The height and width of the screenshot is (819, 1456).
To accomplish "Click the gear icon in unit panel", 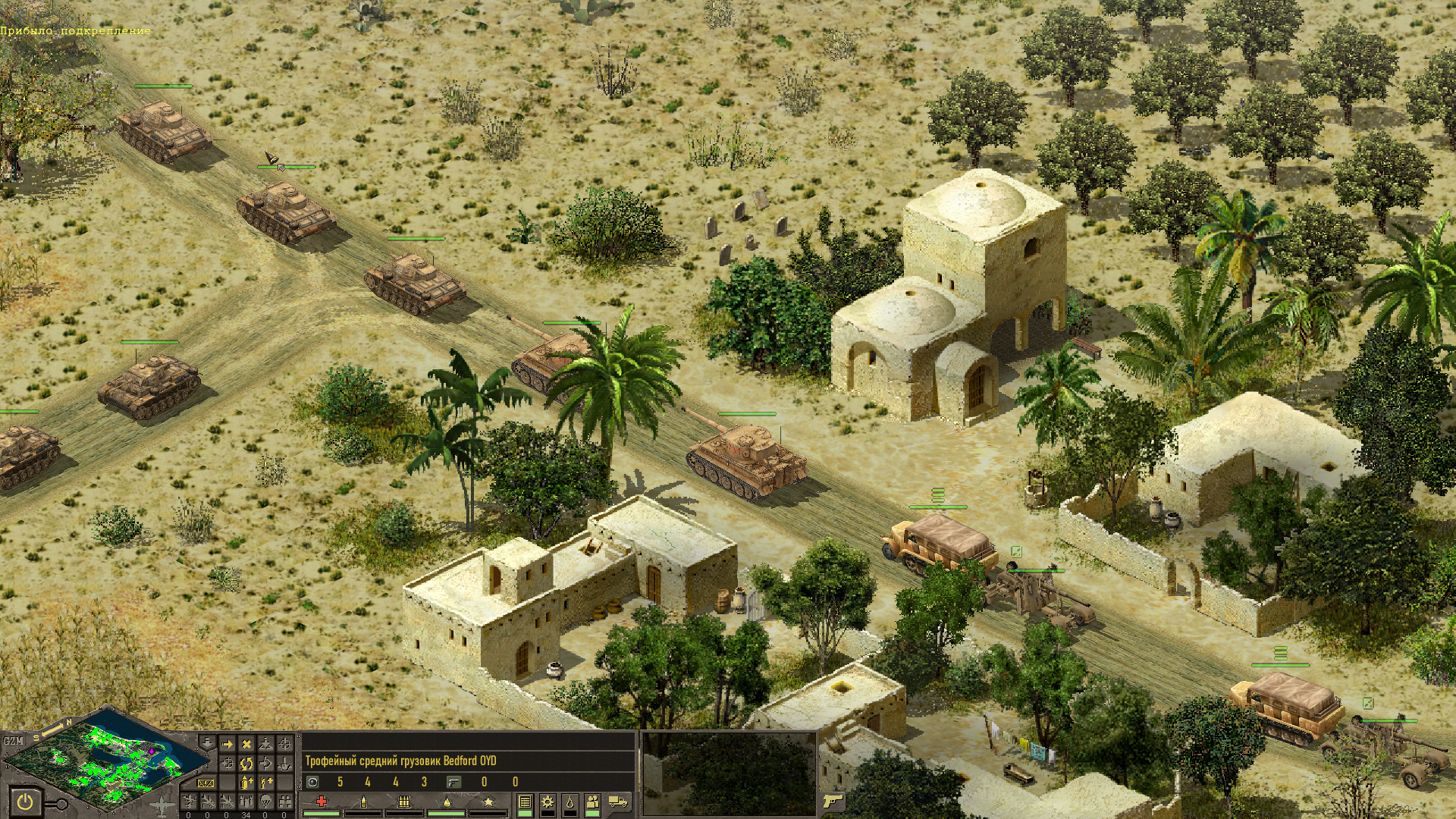I will click(x=547, y=802).
